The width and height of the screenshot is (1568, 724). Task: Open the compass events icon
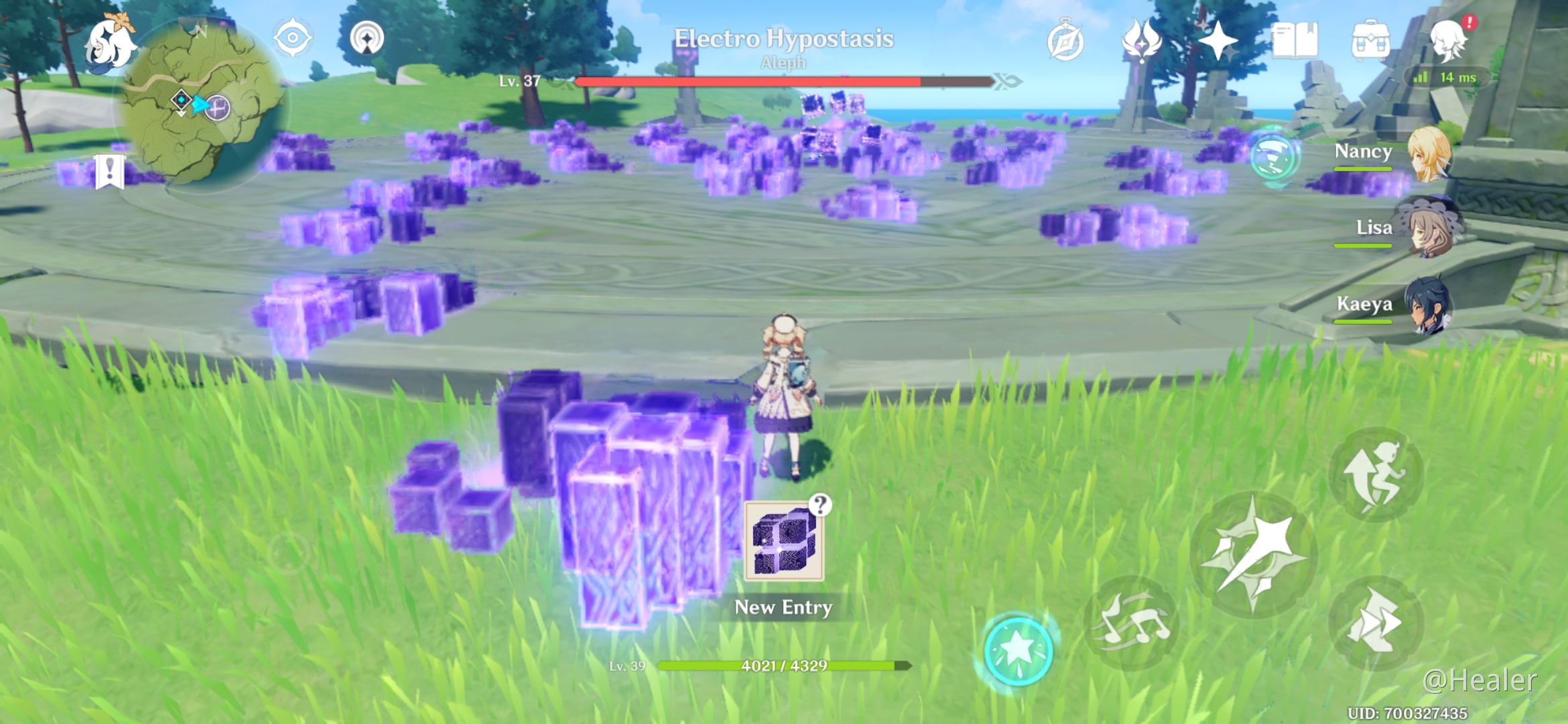[x=1065, y=42]
